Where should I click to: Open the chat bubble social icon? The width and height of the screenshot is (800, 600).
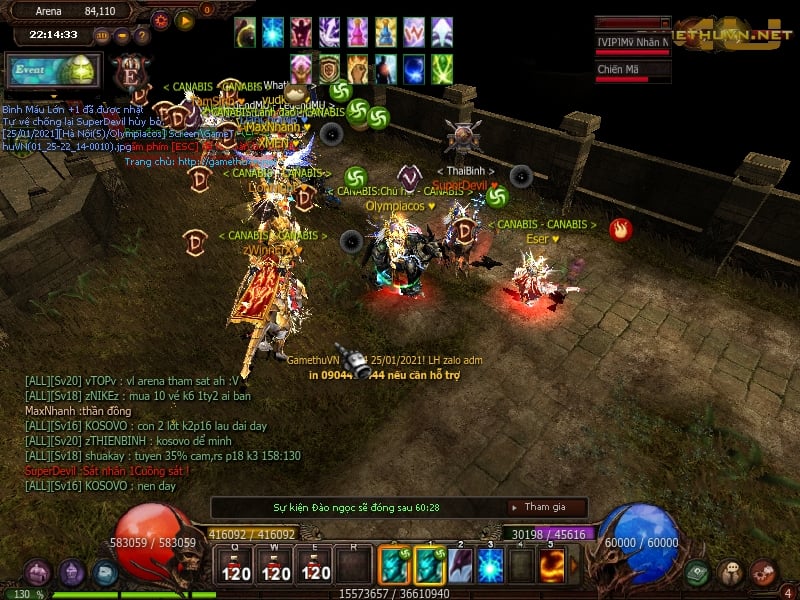coord(730,573)
